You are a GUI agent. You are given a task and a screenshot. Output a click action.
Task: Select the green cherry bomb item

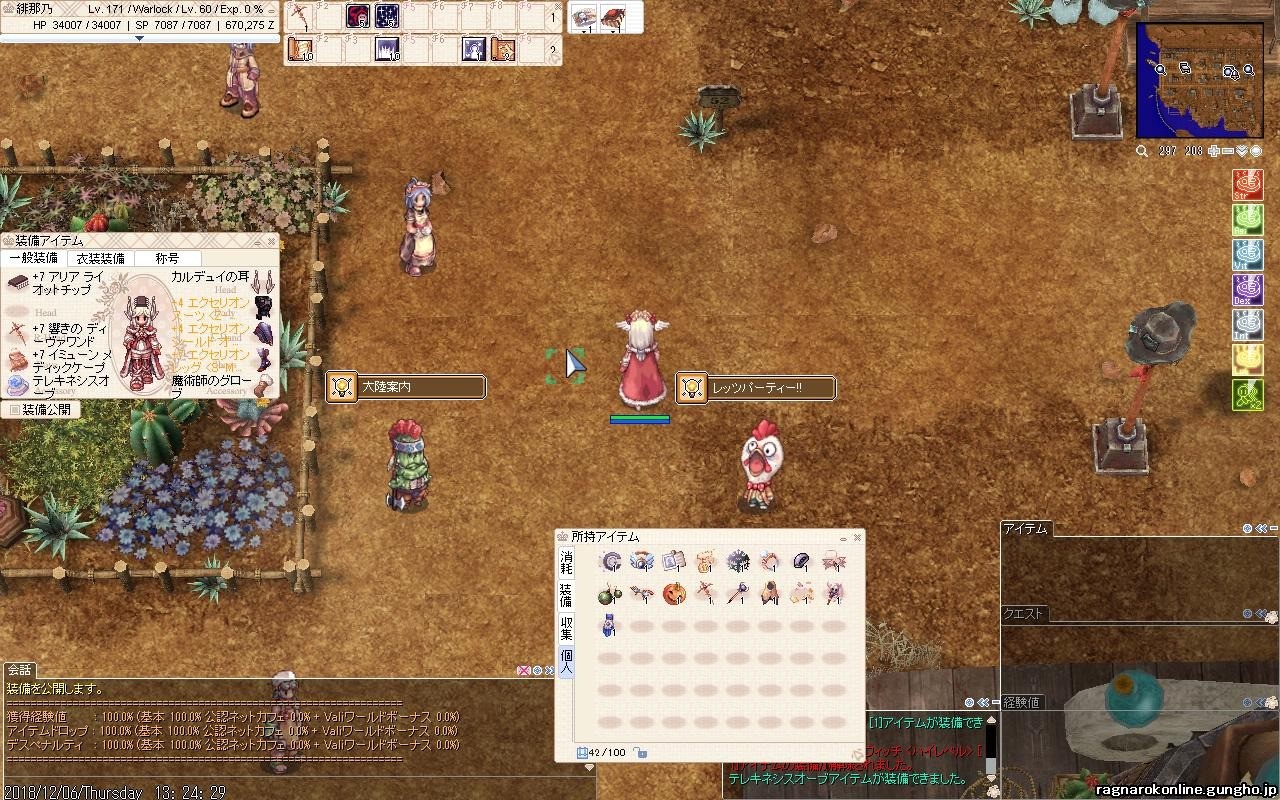click(609, 594)
